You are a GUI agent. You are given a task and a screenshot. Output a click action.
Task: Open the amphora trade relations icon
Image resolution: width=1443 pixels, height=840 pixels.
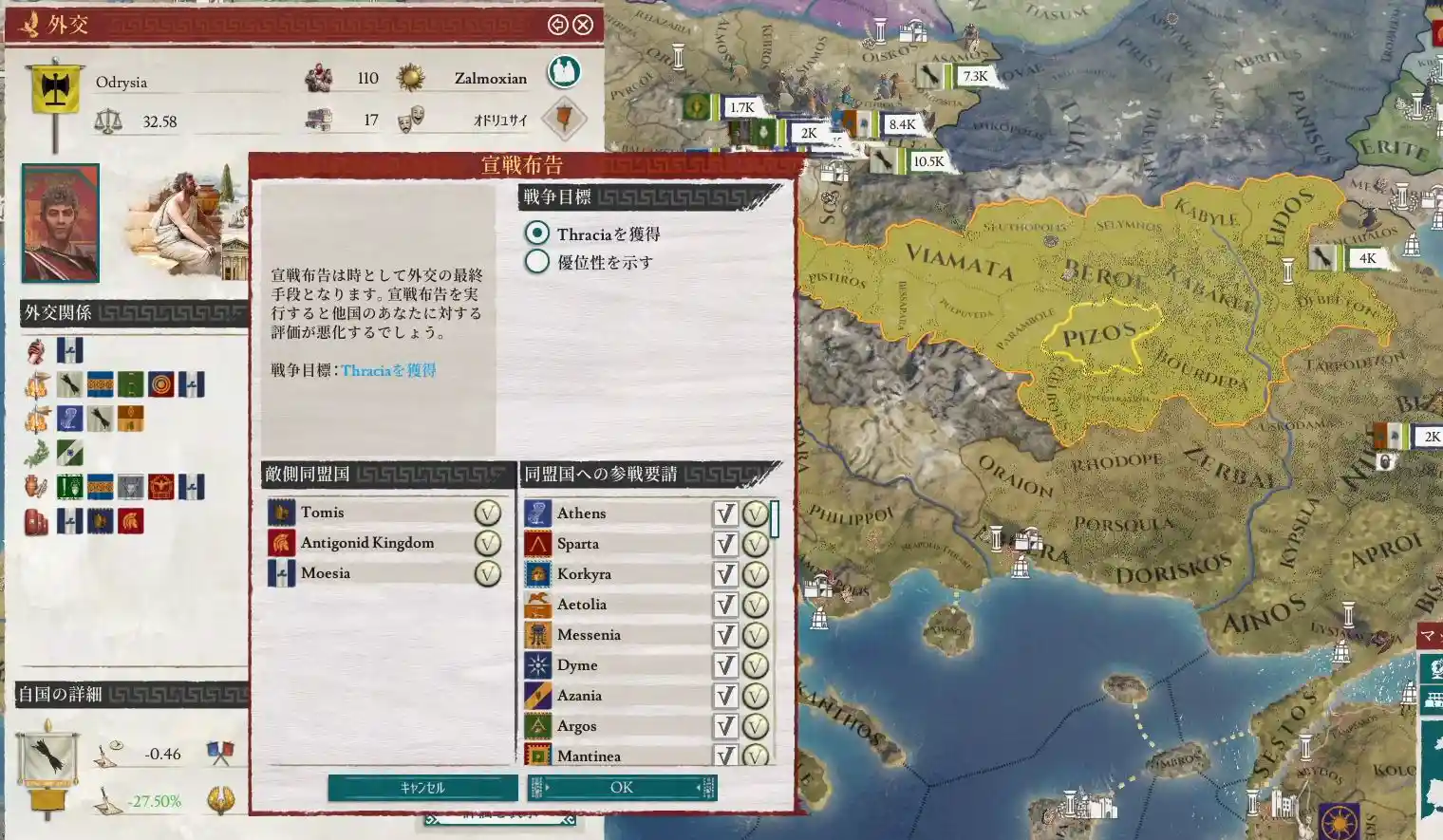click(34, 487)
